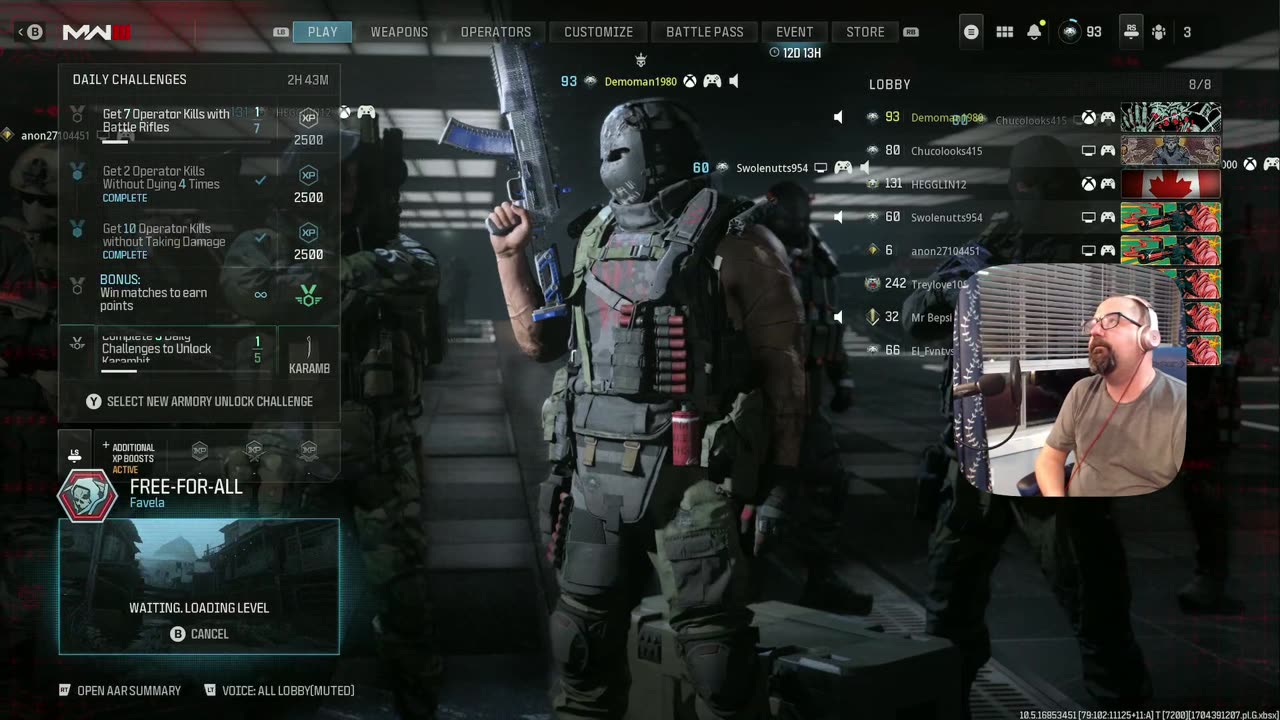Select the Event tab
The height and width of the screenshot is (720, 1280).
(795, 32)
